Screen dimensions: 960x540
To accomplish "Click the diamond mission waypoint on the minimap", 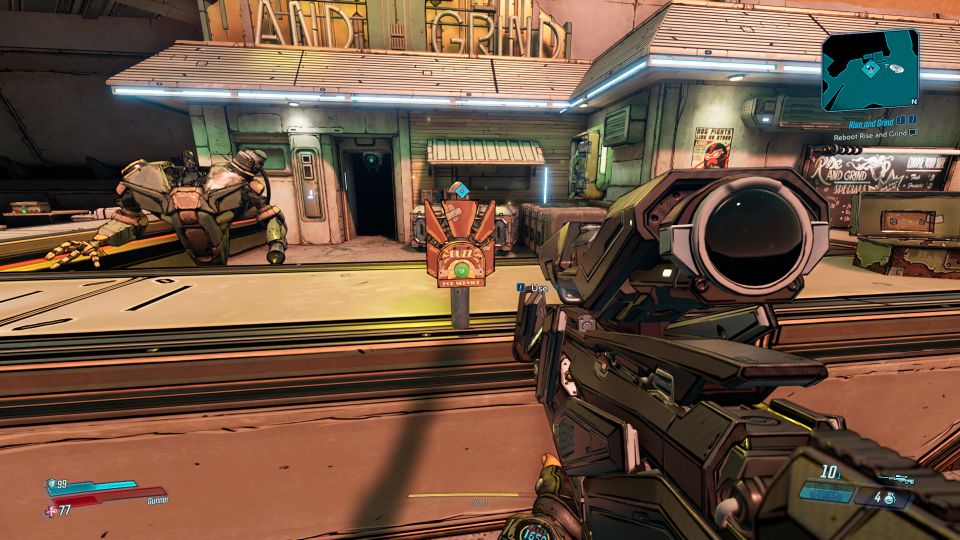I will click(872, 68).
